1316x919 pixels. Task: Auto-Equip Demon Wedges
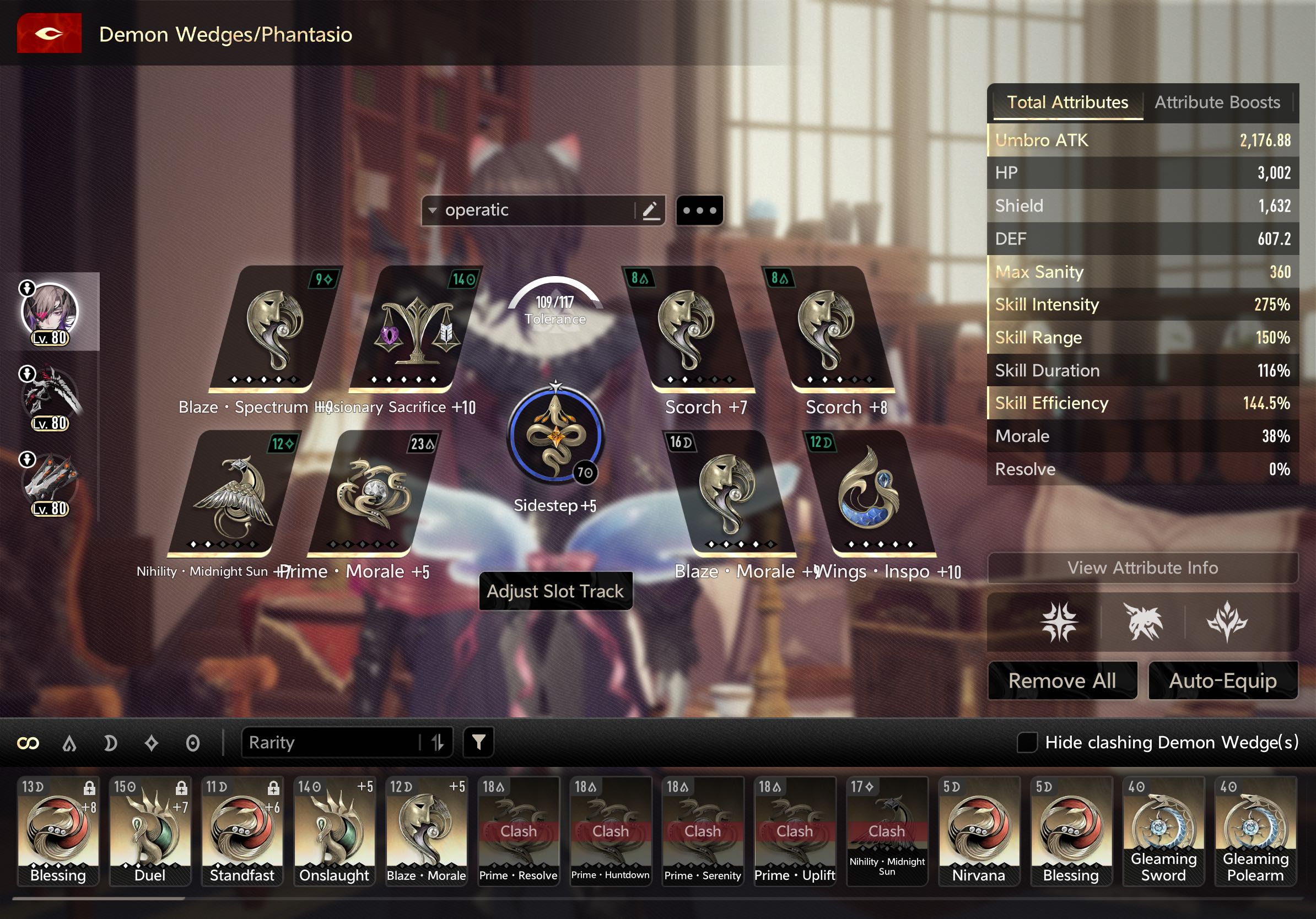click(x=1222, y=680)
